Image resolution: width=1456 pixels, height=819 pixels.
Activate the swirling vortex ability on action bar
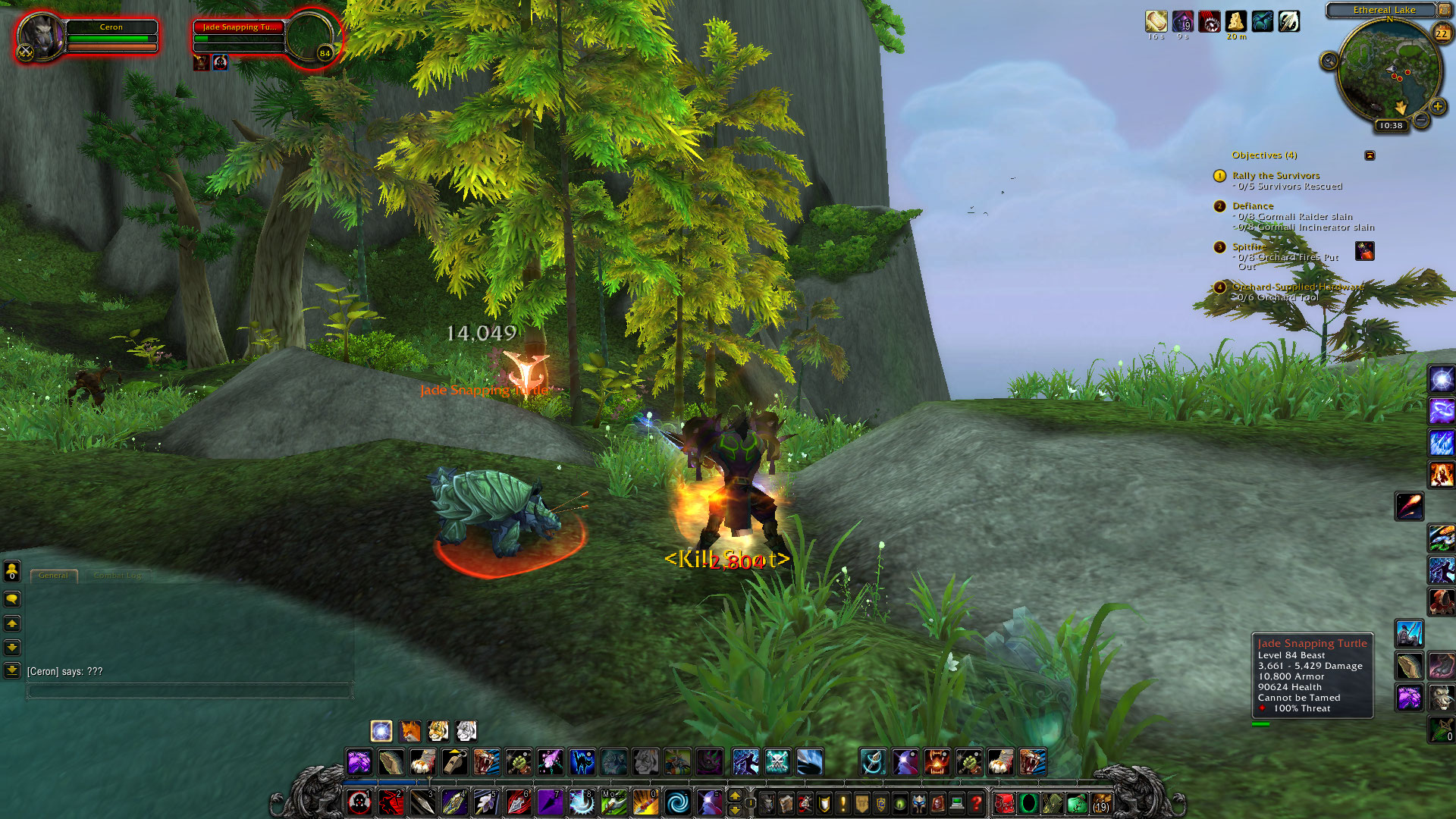coord(677,802)
